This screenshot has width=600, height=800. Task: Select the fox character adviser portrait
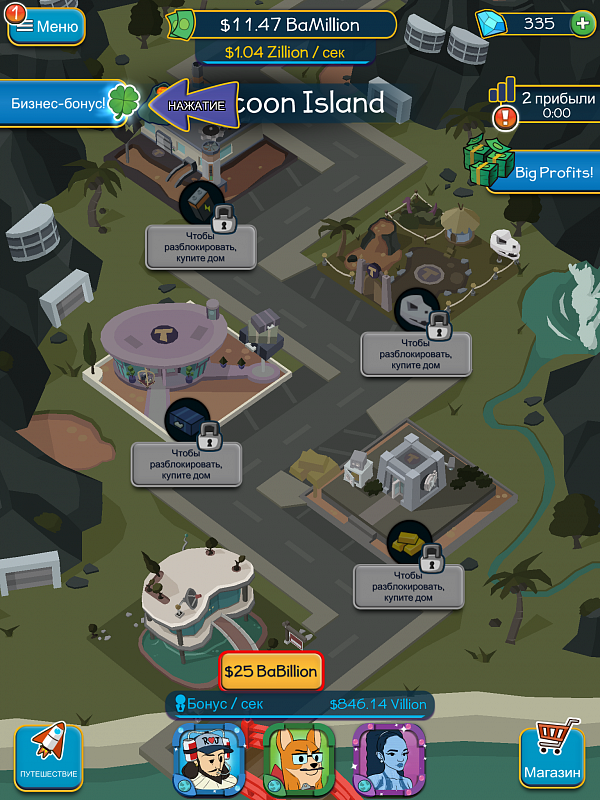click(x=300, y=759)
